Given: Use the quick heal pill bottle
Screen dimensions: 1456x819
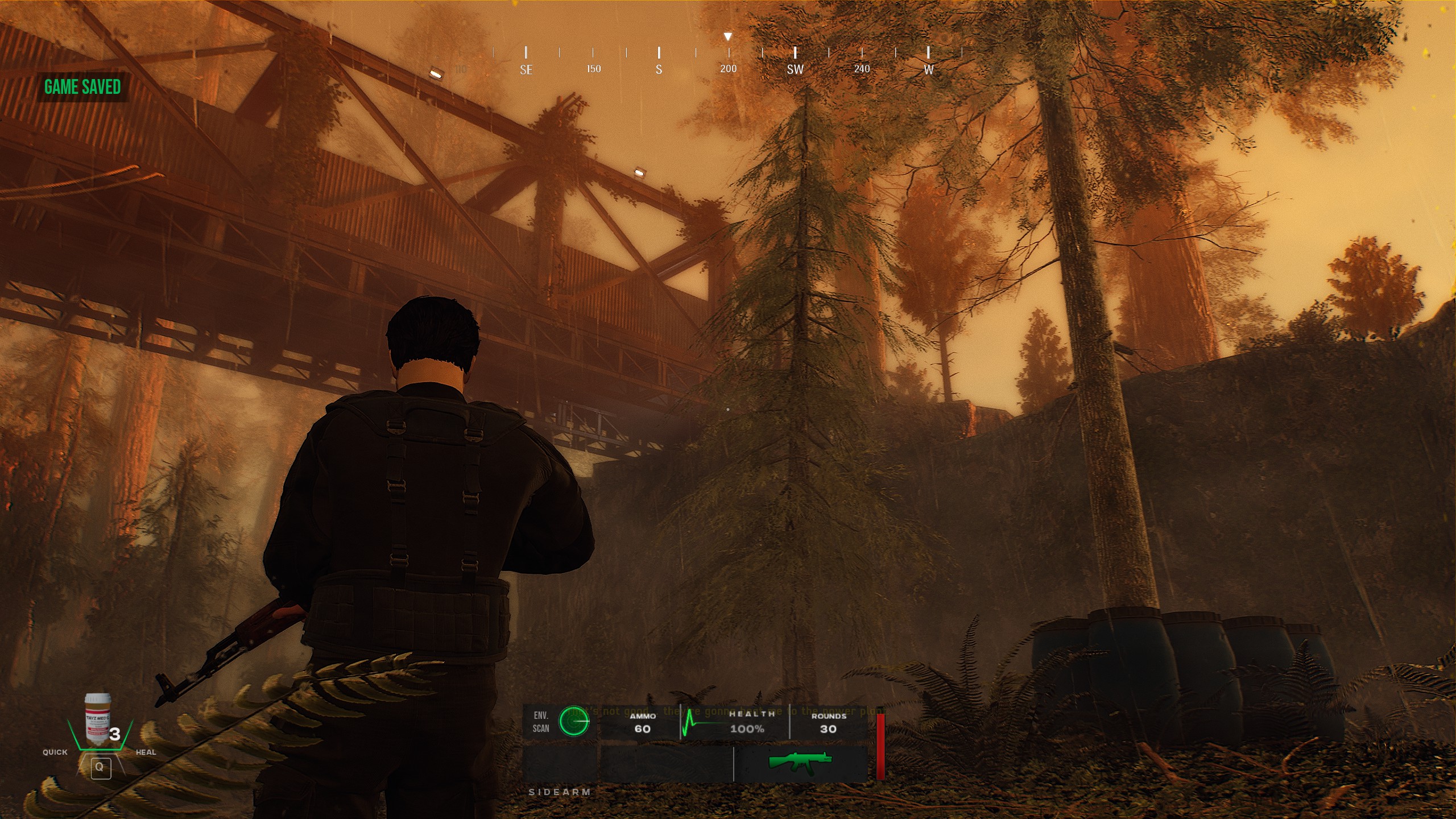Looking at the screenshot, I should pyautogui.click(x=98, y=719).
